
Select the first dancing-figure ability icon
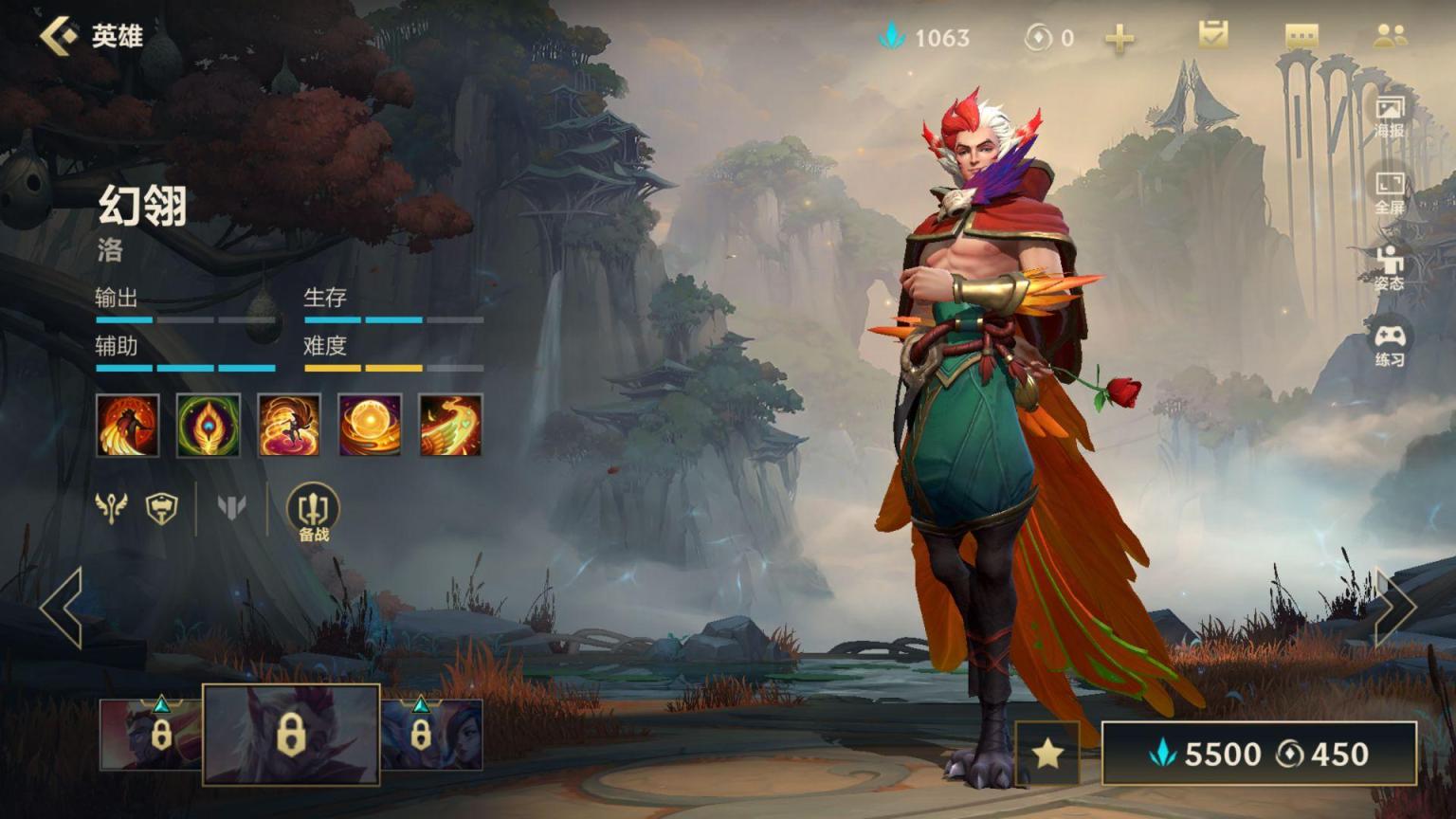(x=128, y=425)
